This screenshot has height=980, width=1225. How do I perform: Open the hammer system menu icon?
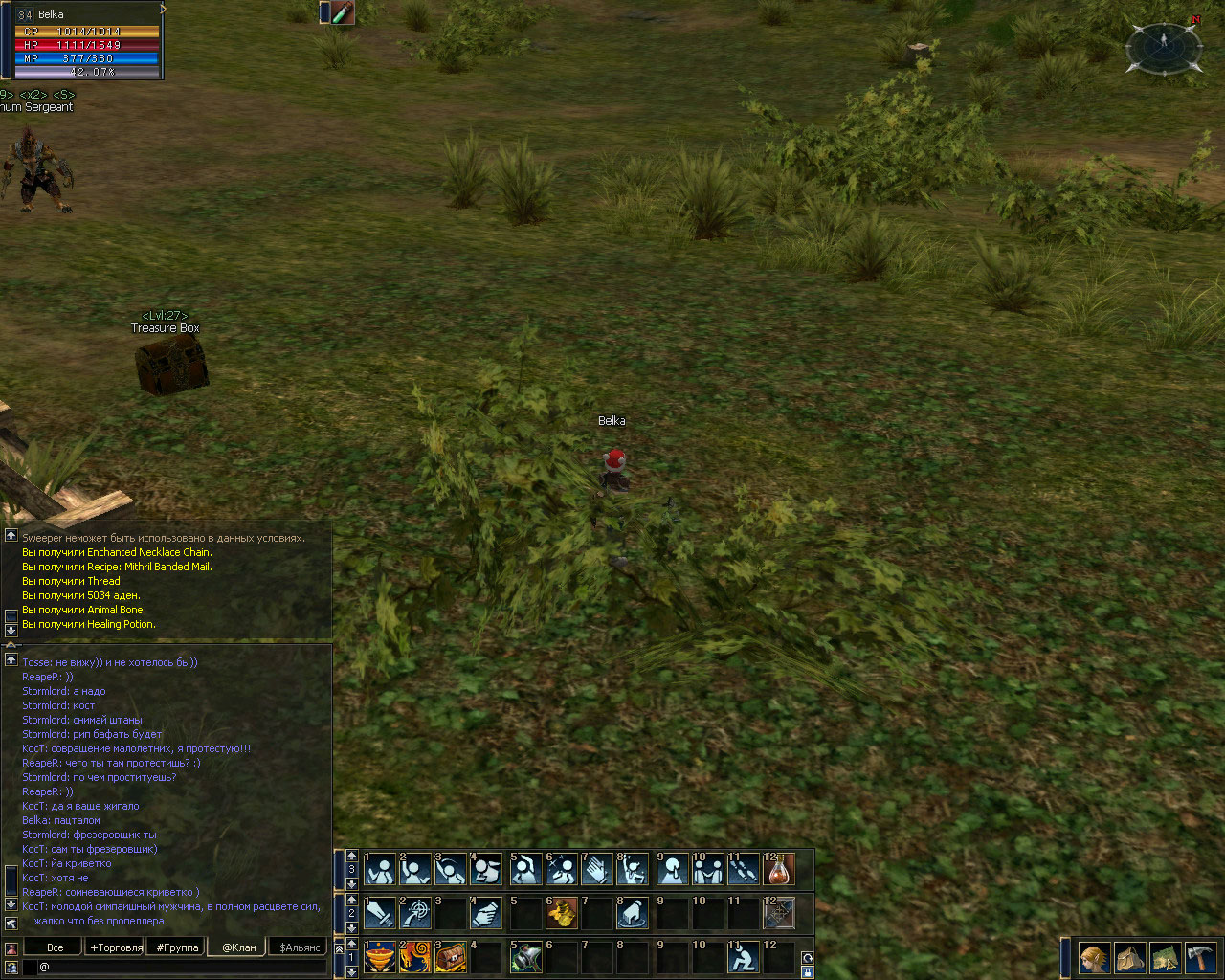tap(1200, 957)
